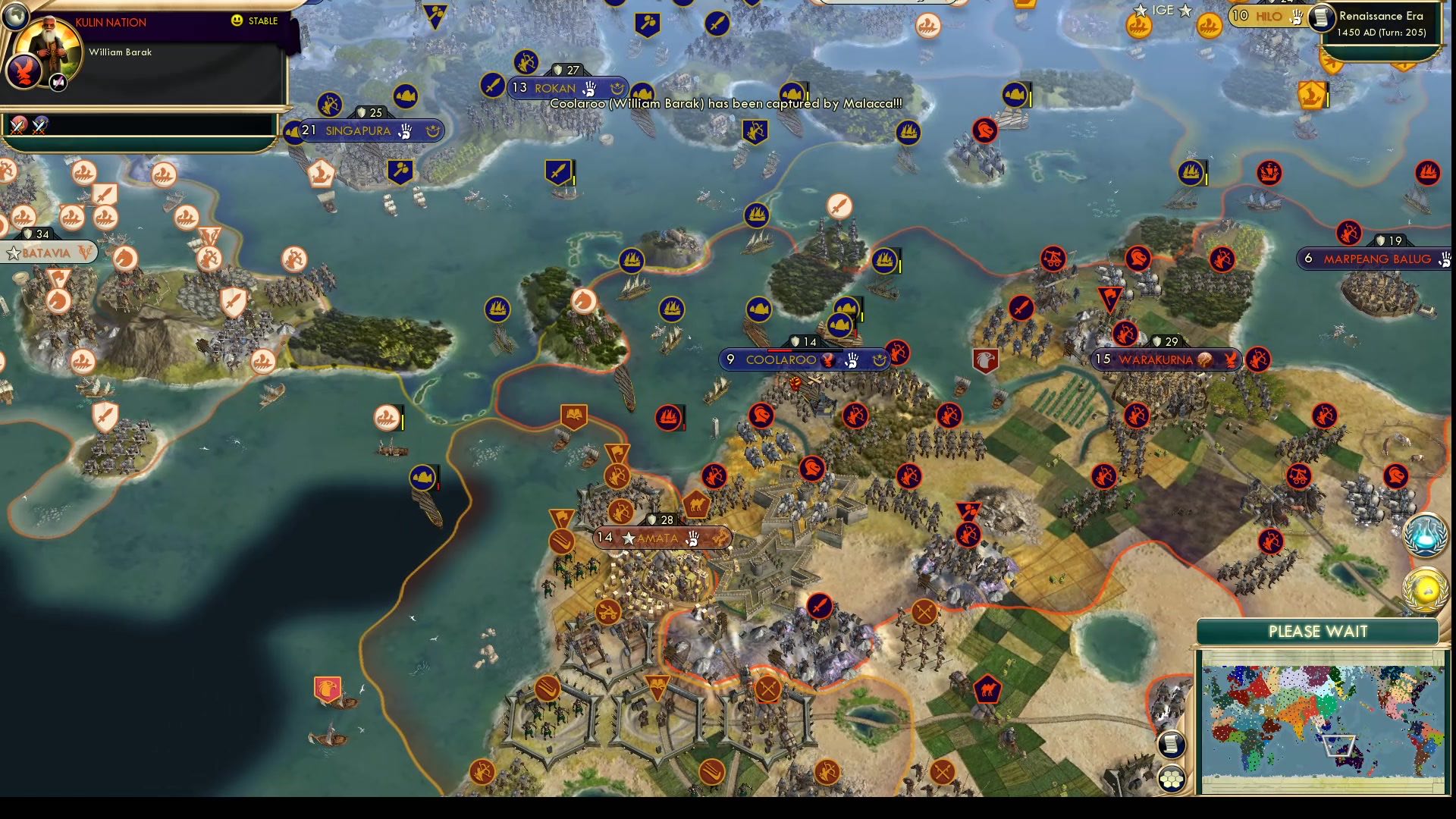Click the Marpeang Balug city name label

[x=1376, y=258]
